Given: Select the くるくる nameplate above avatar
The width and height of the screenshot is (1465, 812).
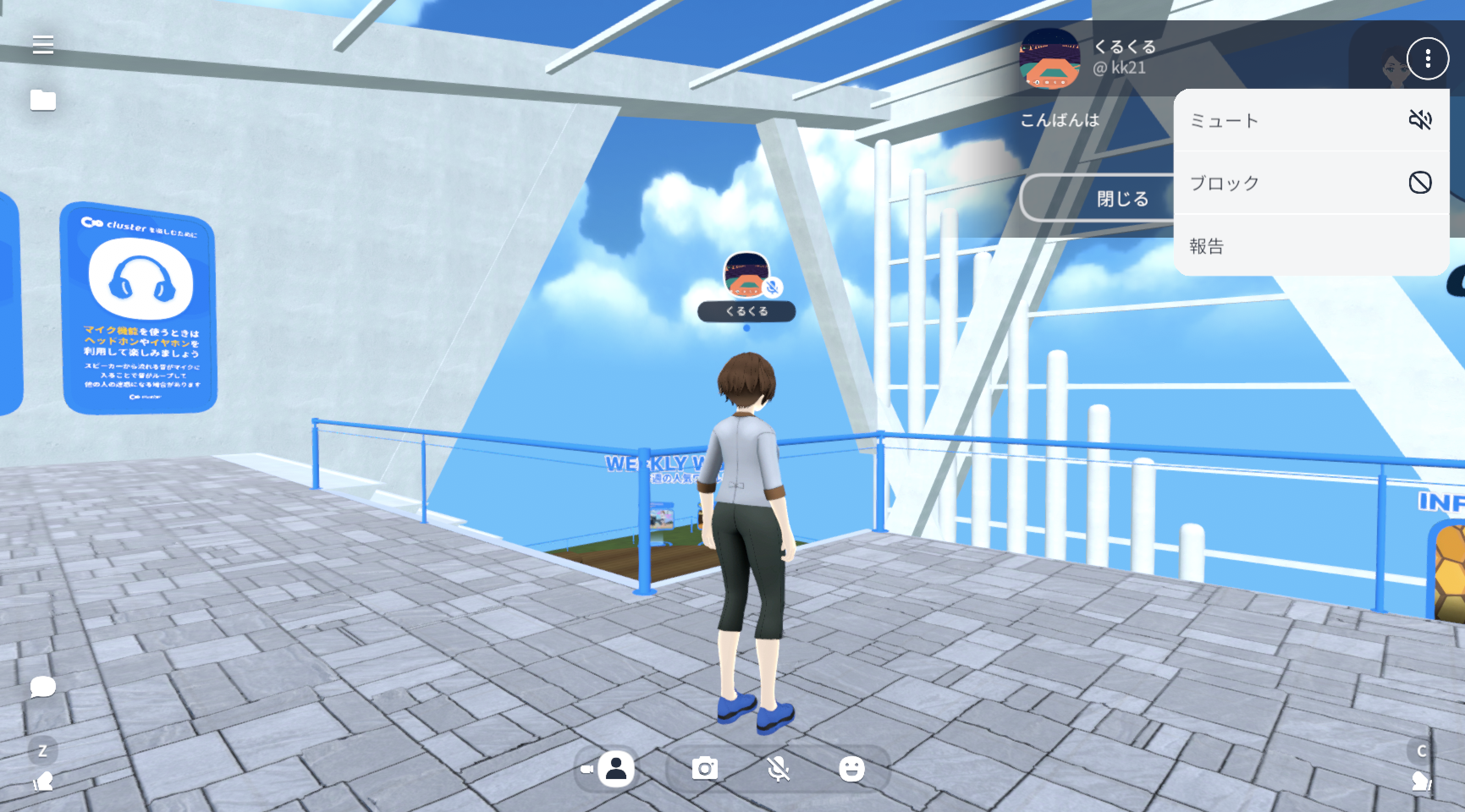Looking at the screenshot, I should [746, 311].
